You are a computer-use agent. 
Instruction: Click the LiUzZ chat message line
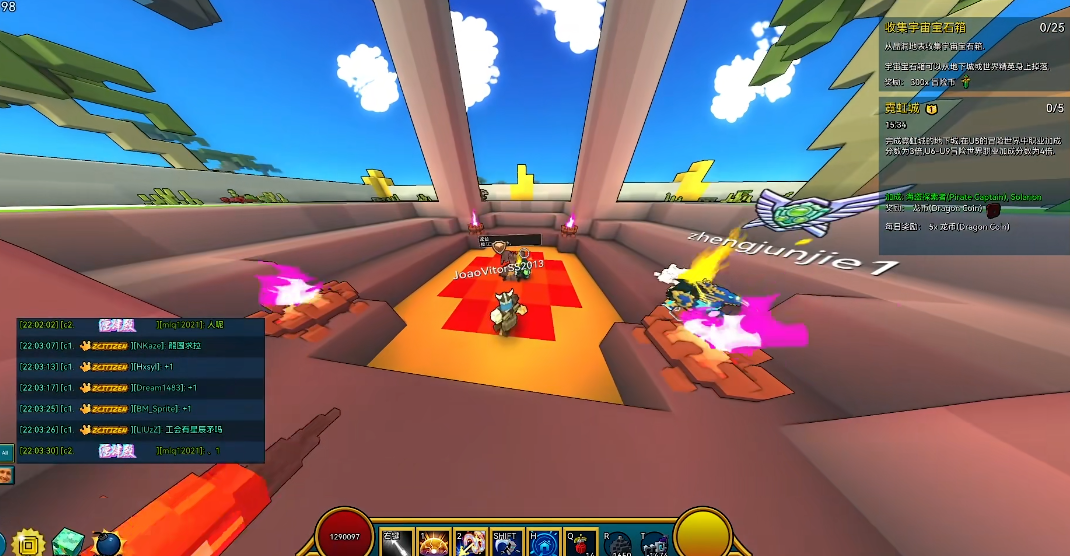coord(141,430)
